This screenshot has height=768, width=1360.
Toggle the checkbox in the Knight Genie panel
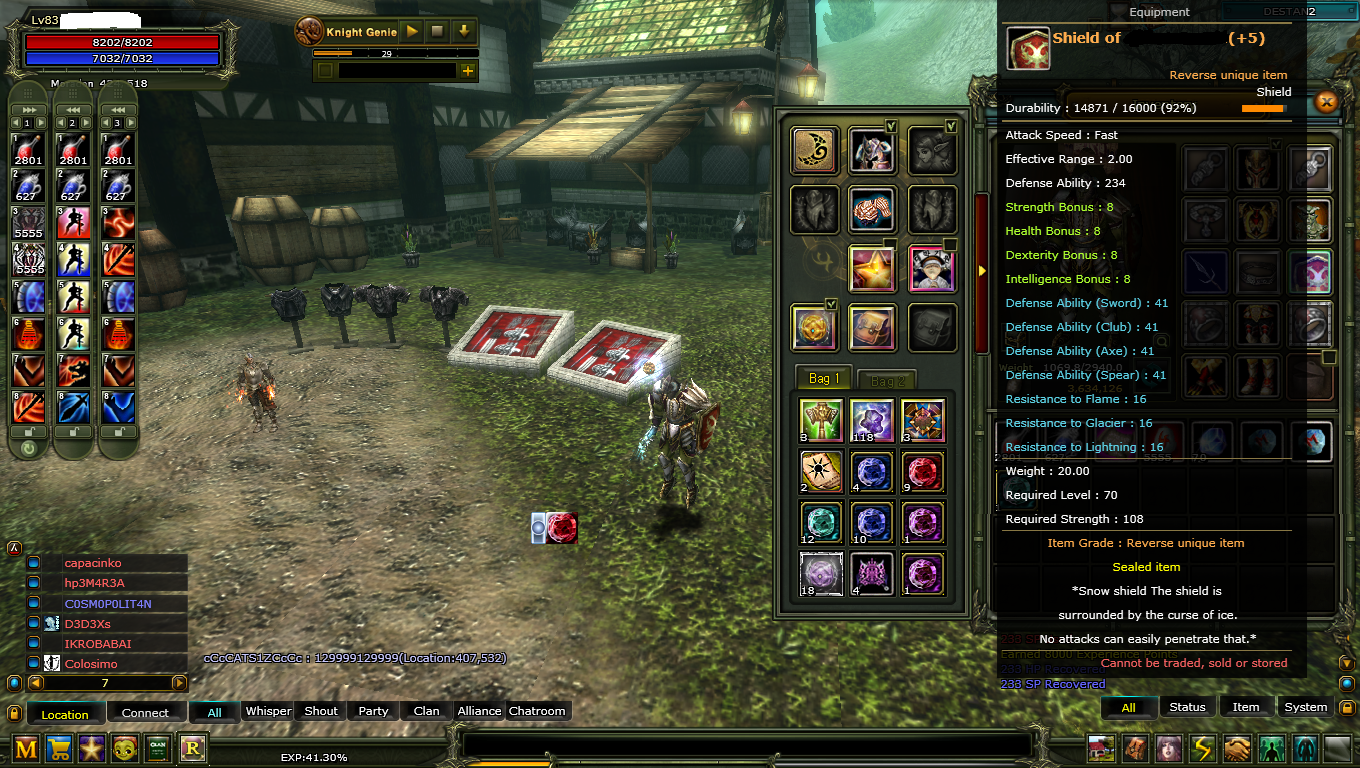click(325, 70)
